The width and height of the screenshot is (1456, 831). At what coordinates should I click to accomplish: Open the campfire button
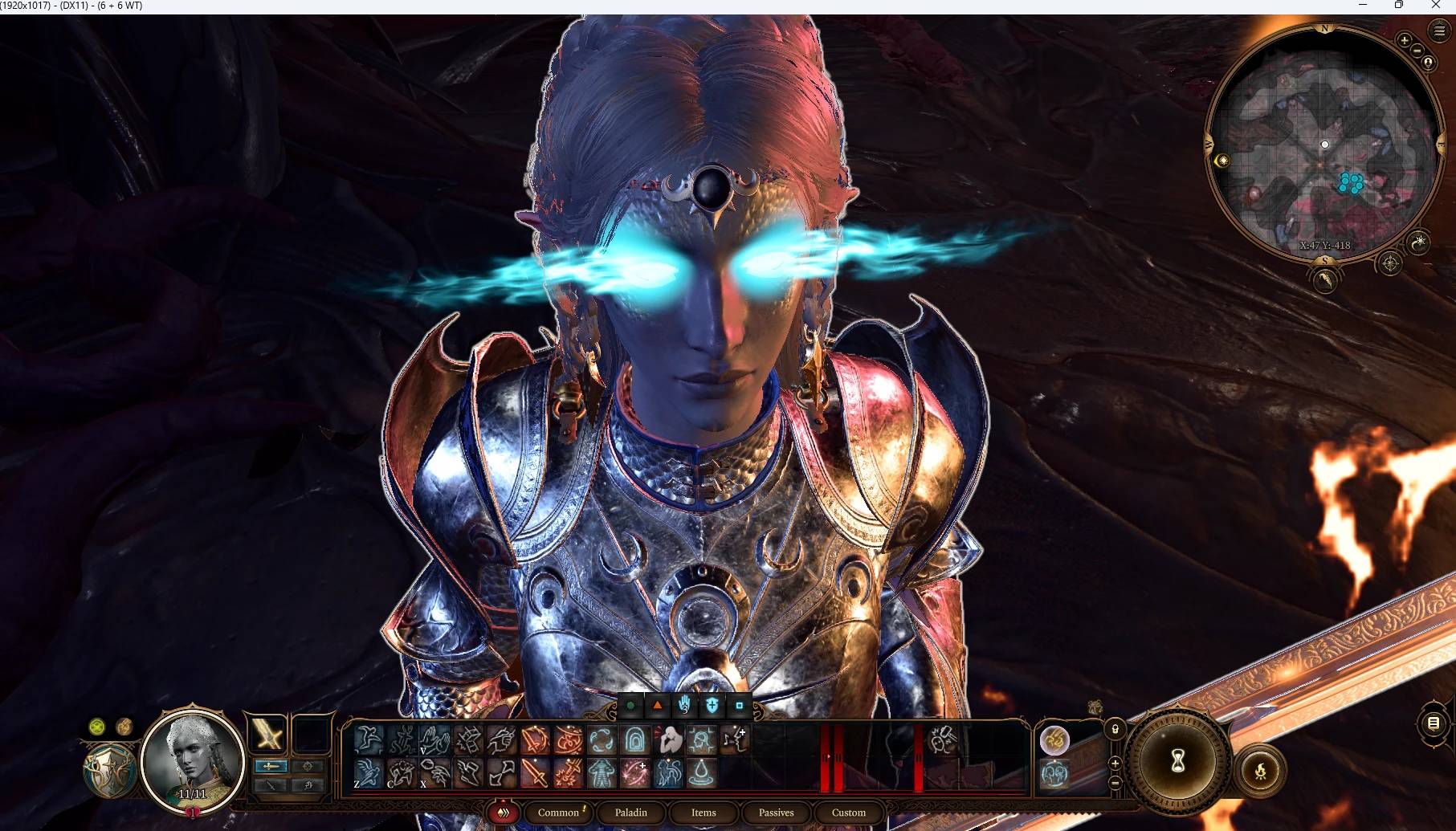[x=1259, y=772]
